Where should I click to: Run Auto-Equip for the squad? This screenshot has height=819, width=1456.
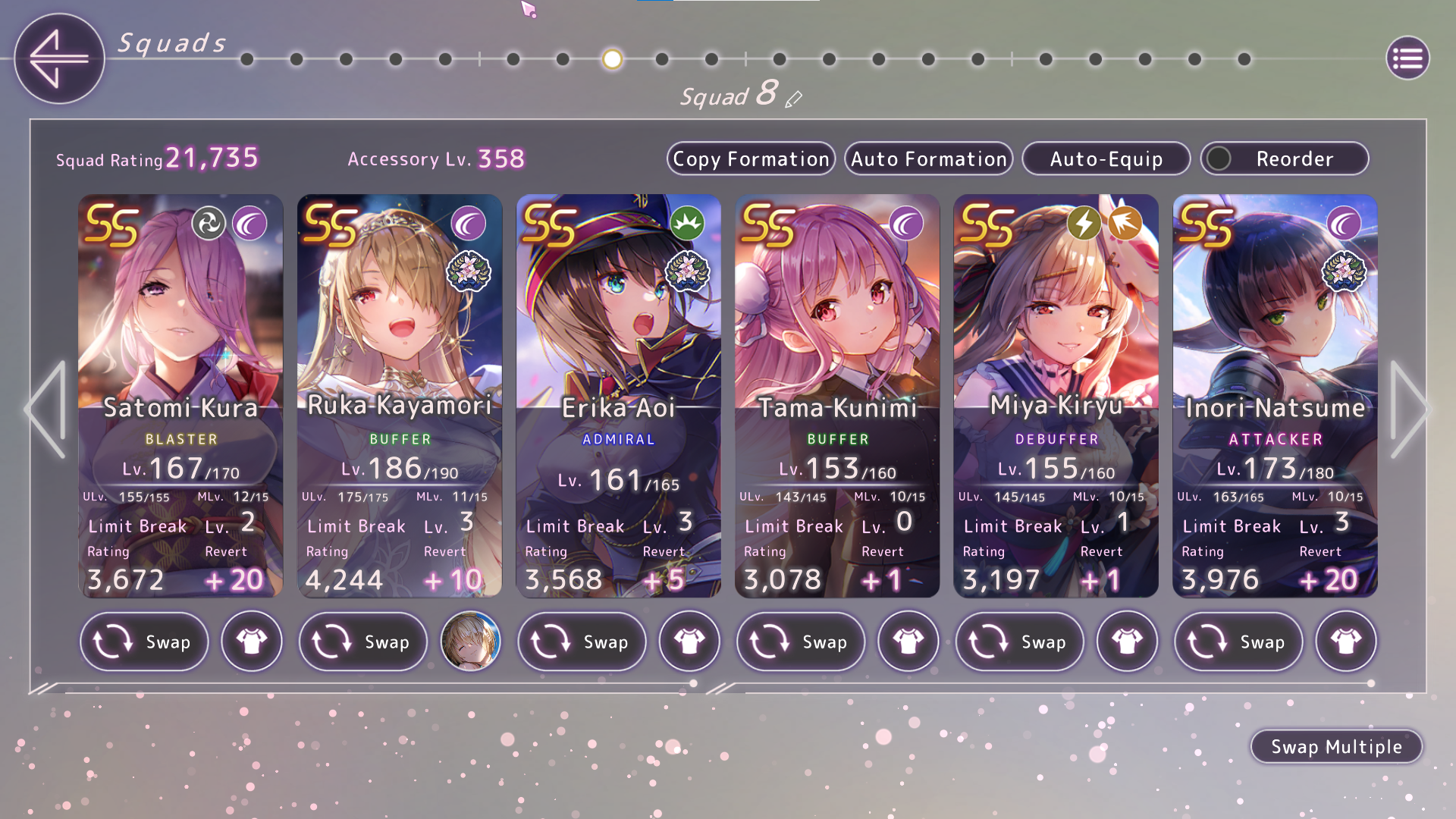tap(1106, 159)
